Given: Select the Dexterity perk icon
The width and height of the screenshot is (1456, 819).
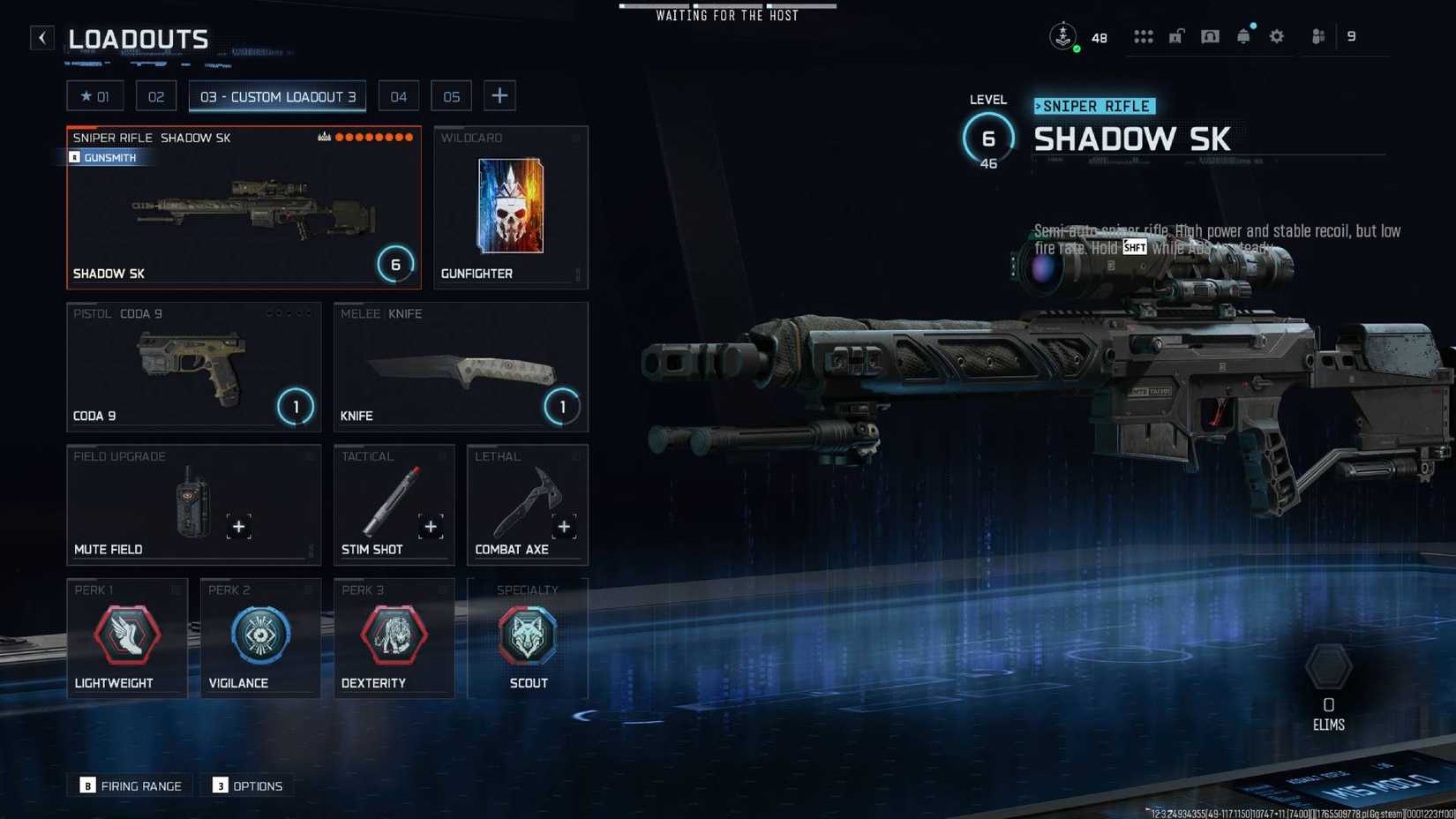Looking at the screenshot, I should (394, 634).
